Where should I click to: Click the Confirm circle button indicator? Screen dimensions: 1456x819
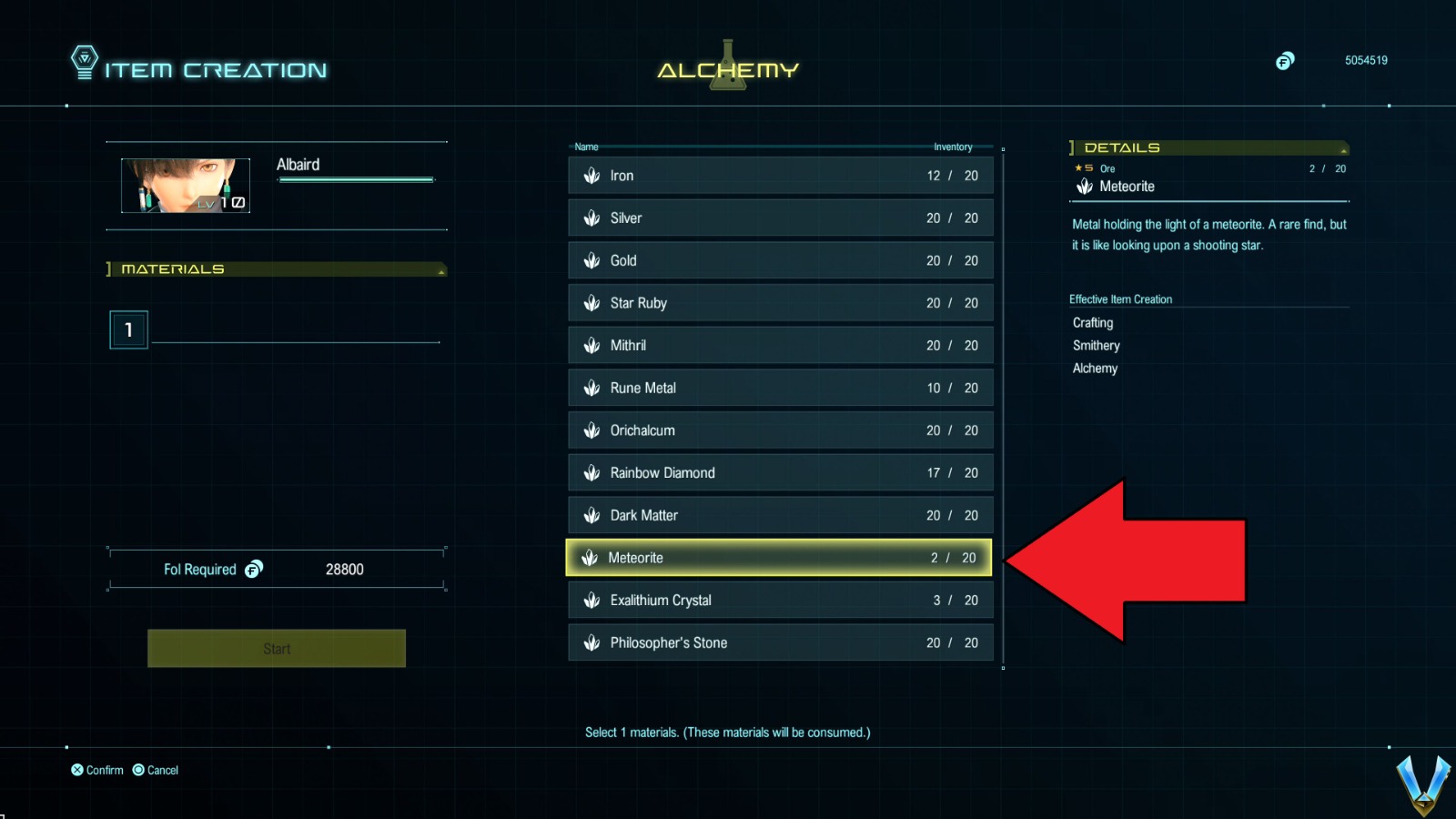[77, 770]
